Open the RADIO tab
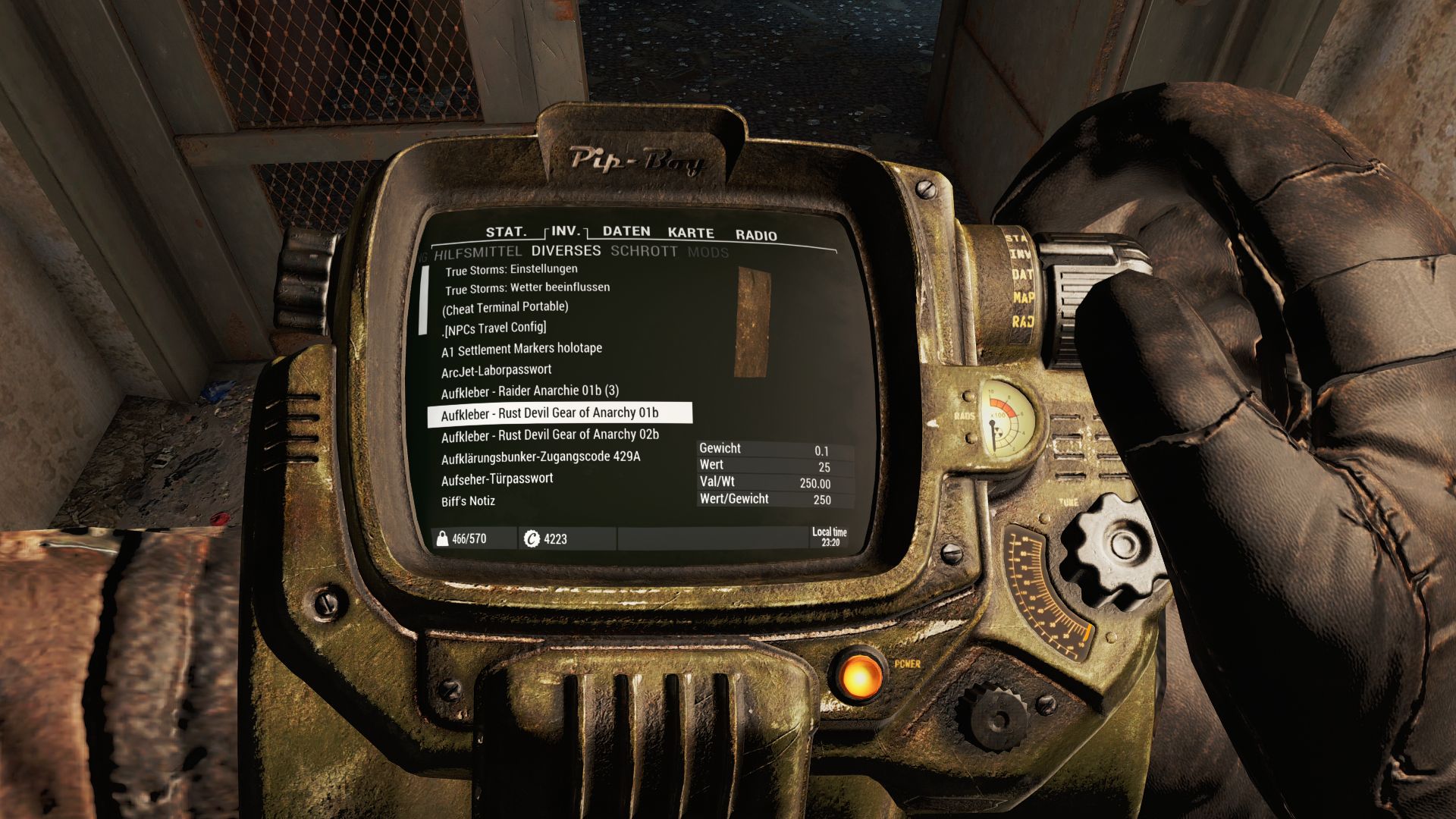 point(756,235)
